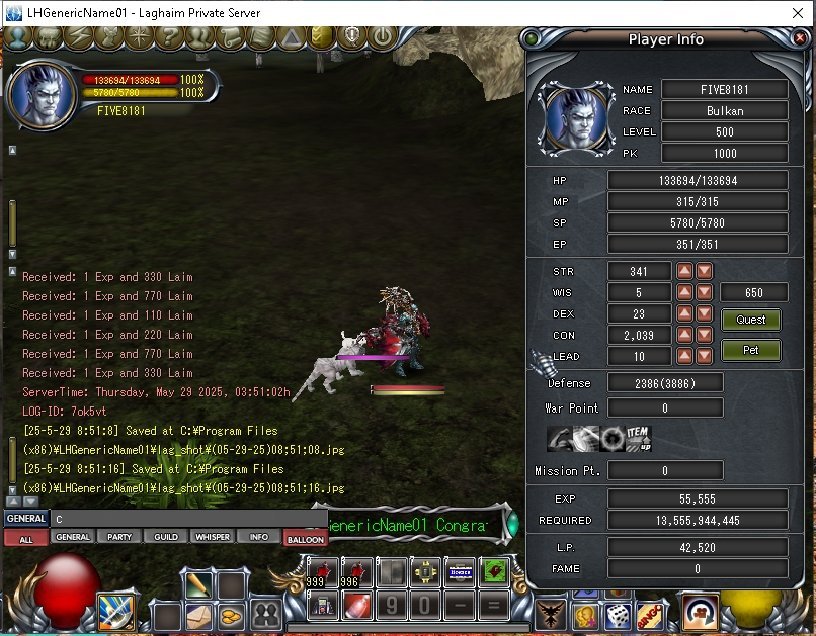This screenshot has height=636, width=816.
Task: Open the INFO chat tab
Action: tap(258, 537)
